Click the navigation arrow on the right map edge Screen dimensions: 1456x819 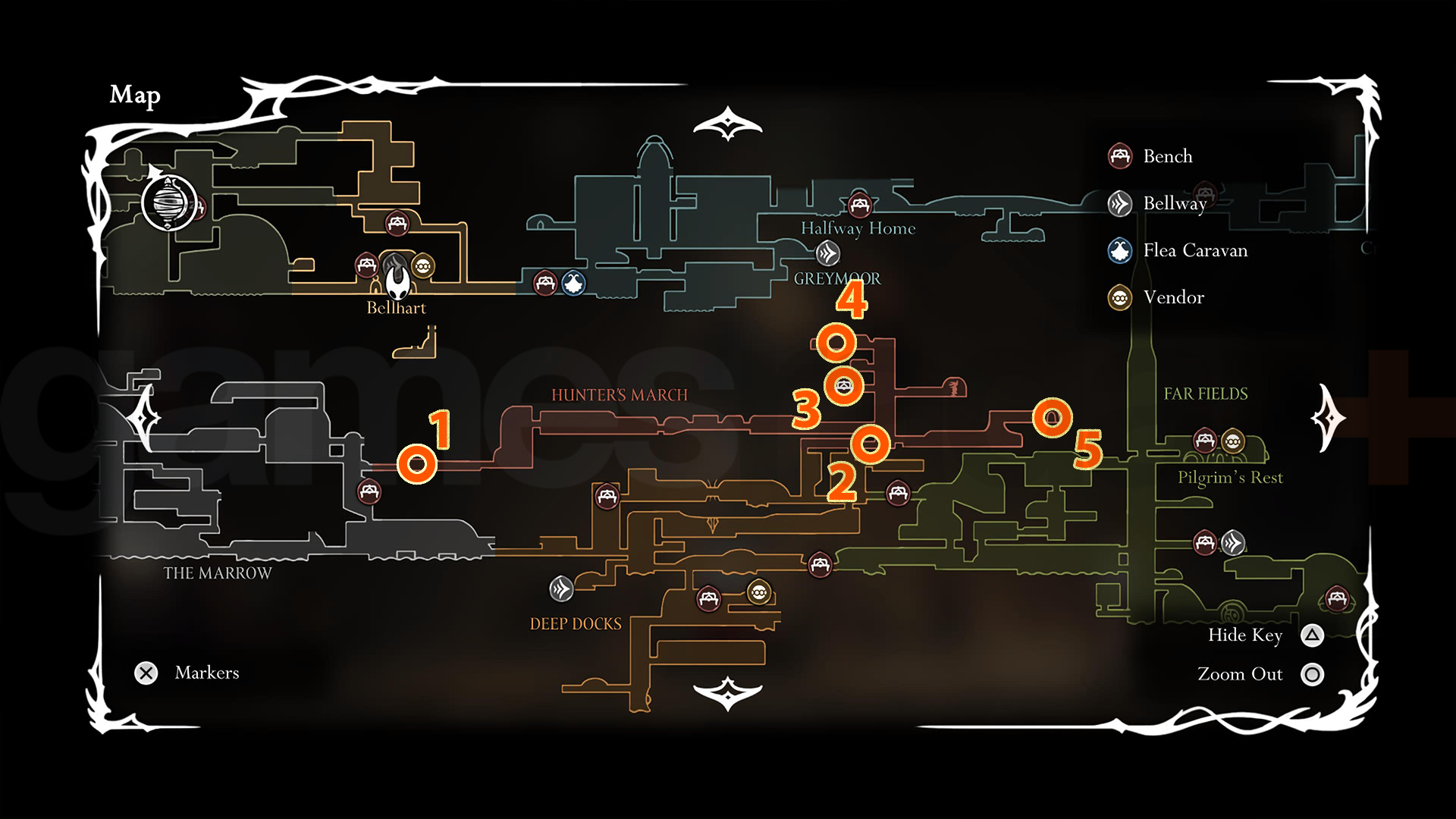[x=1327, y=417]
